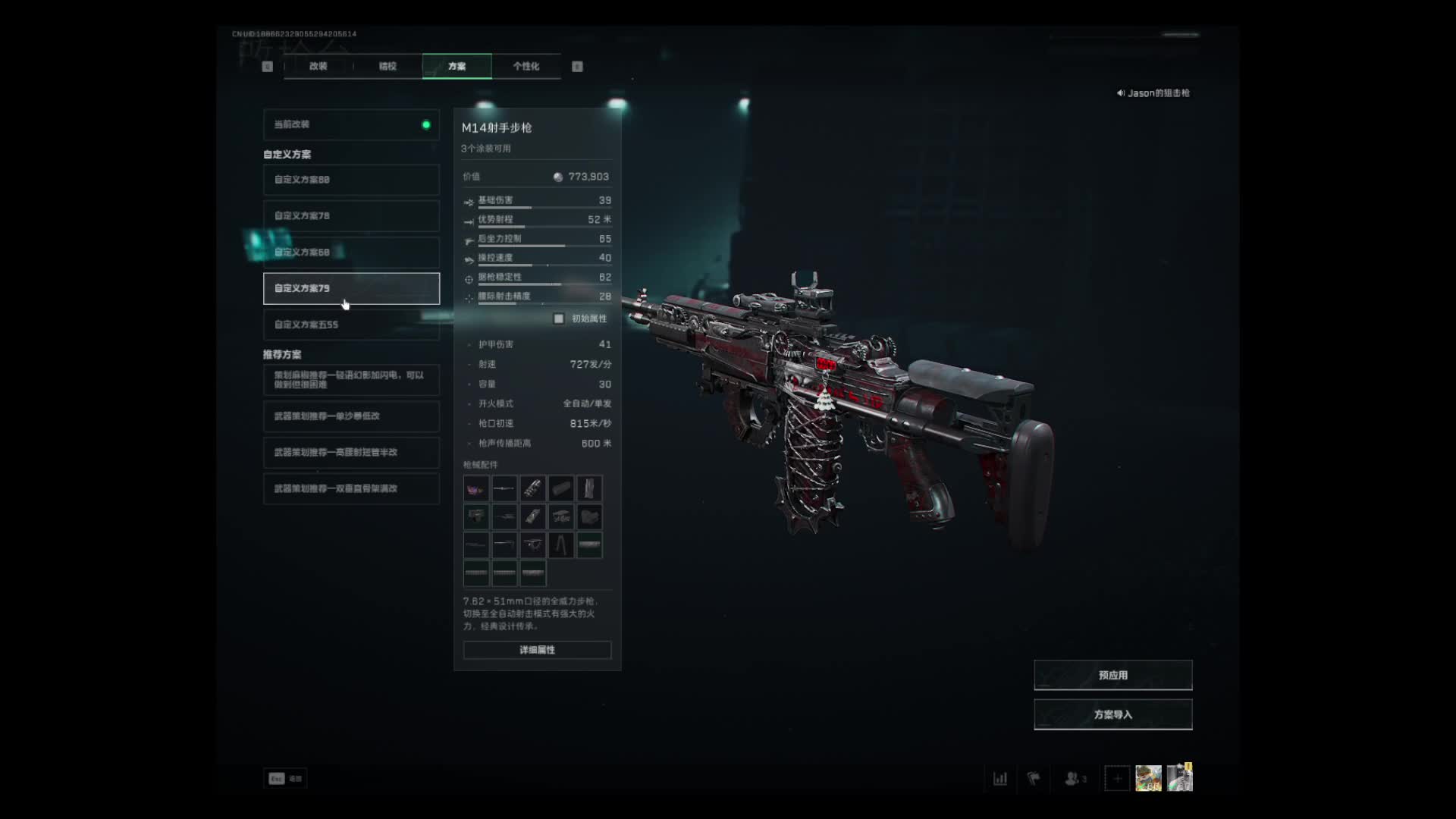Choose the 当前改装 entry
The width and height of the screenshot is (1456, 819).
(351, 124)
